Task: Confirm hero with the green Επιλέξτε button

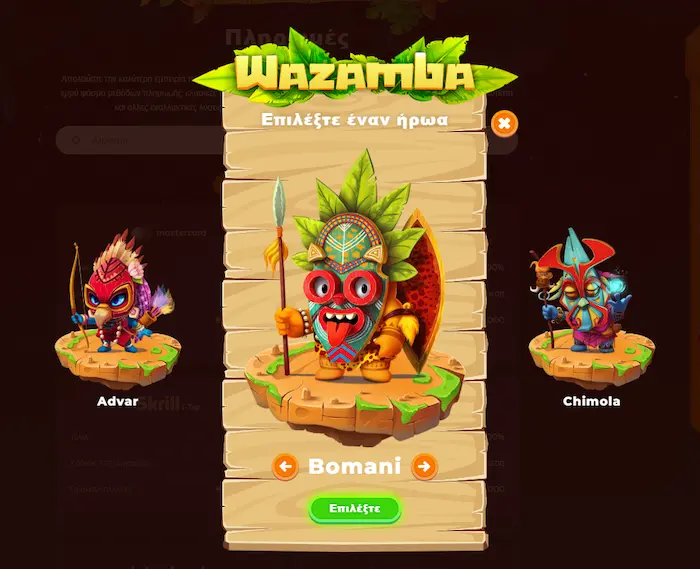Action: 354,508
